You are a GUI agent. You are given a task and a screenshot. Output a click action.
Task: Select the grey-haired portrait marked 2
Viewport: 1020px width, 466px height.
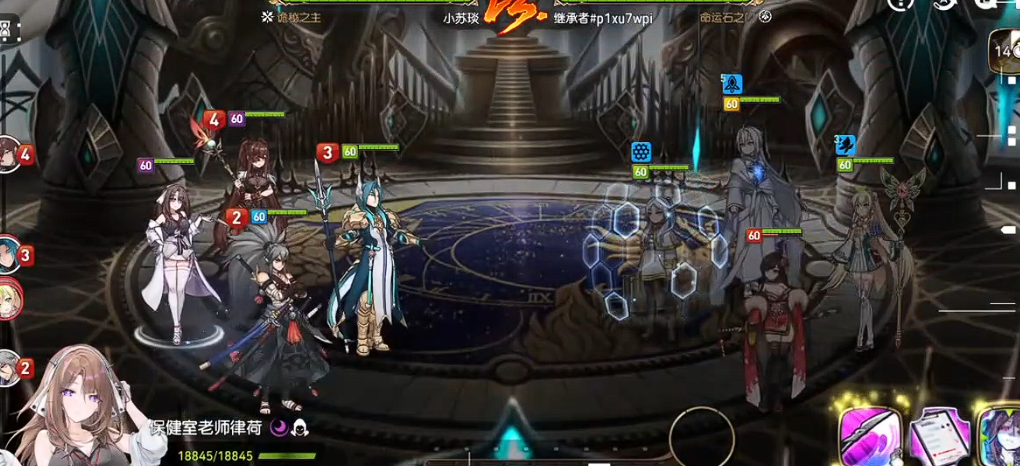point(10,368)
